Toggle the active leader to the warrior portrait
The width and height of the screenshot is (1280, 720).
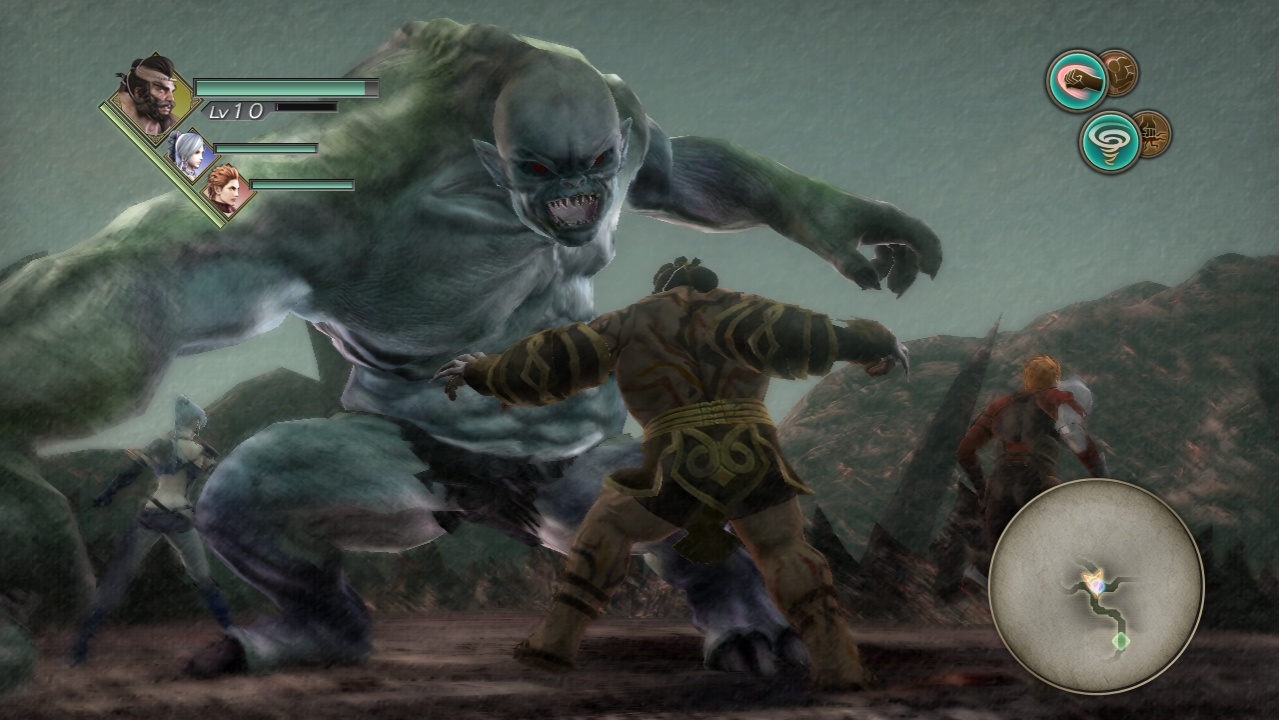pyautogui.click(x=150, y=95)
